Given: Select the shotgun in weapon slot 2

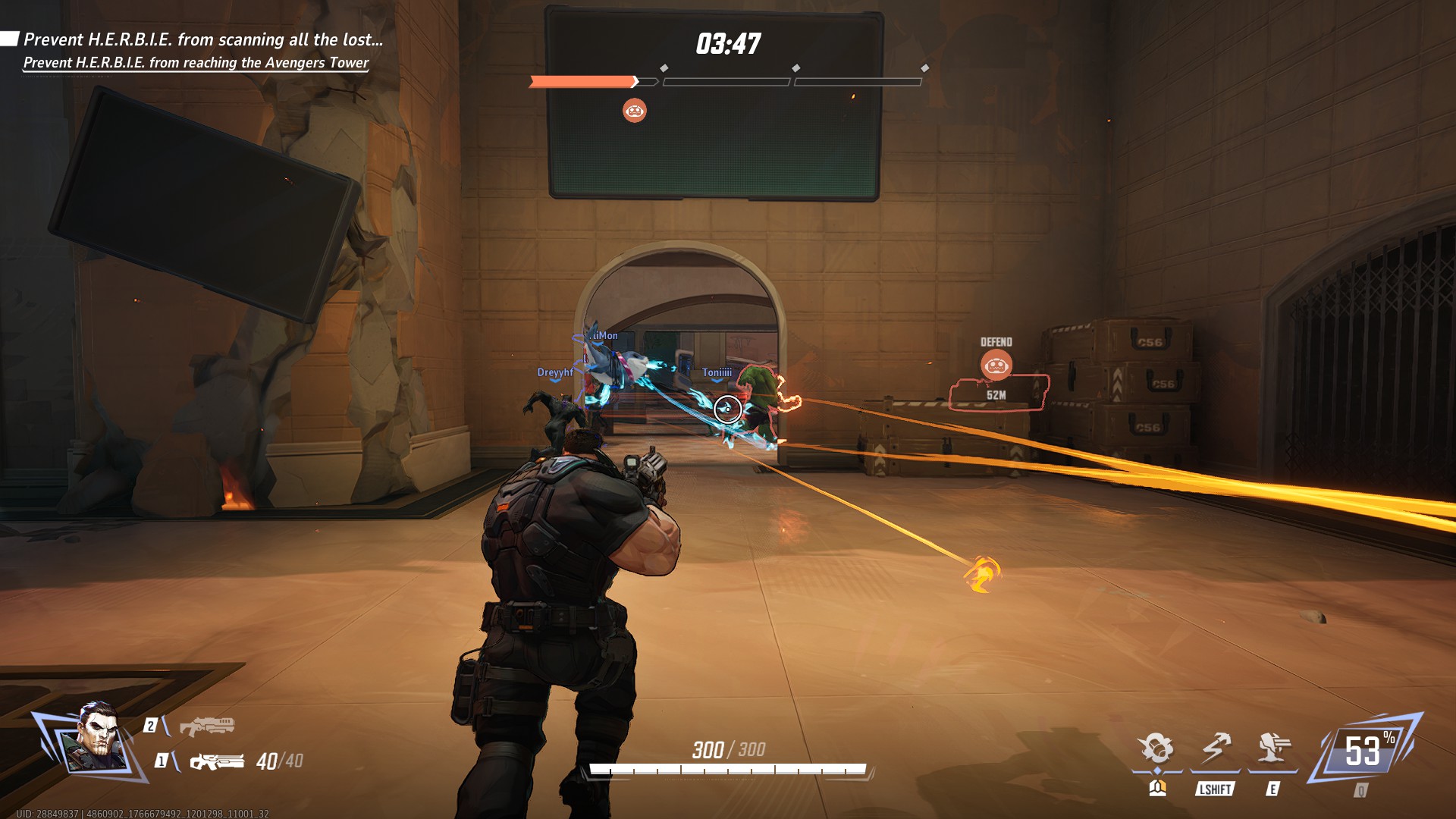Looking at the screenshot, I should pyautogui.click(x=206, y=726).
